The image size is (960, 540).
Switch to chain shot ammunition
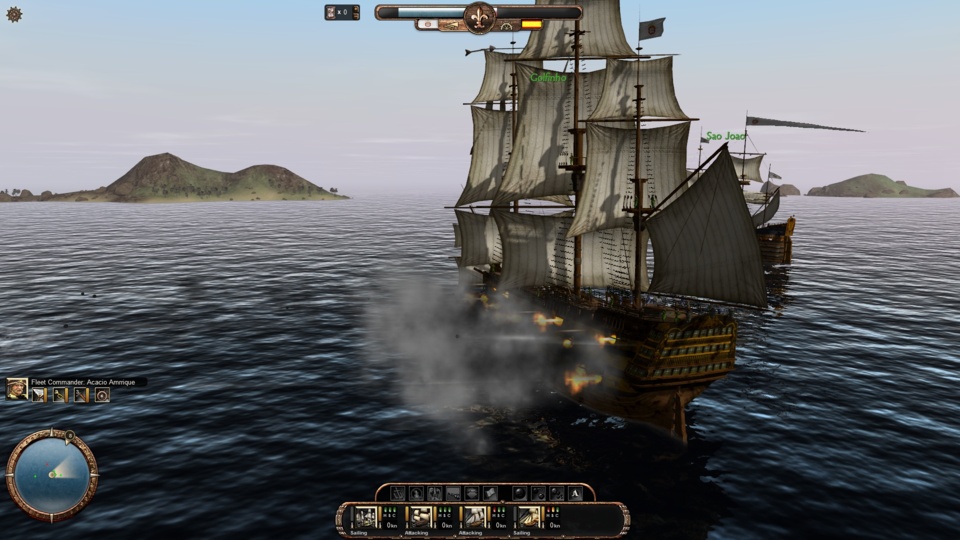tap(538, 493)
